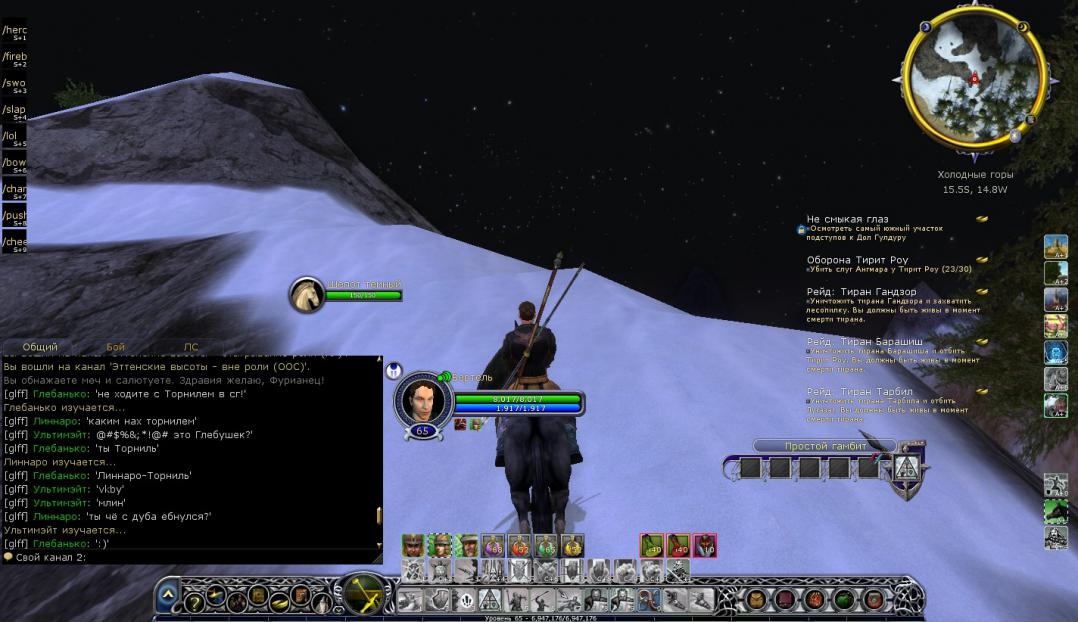Select the Рейд: Тиран Барашиш quest

[864, 342]
